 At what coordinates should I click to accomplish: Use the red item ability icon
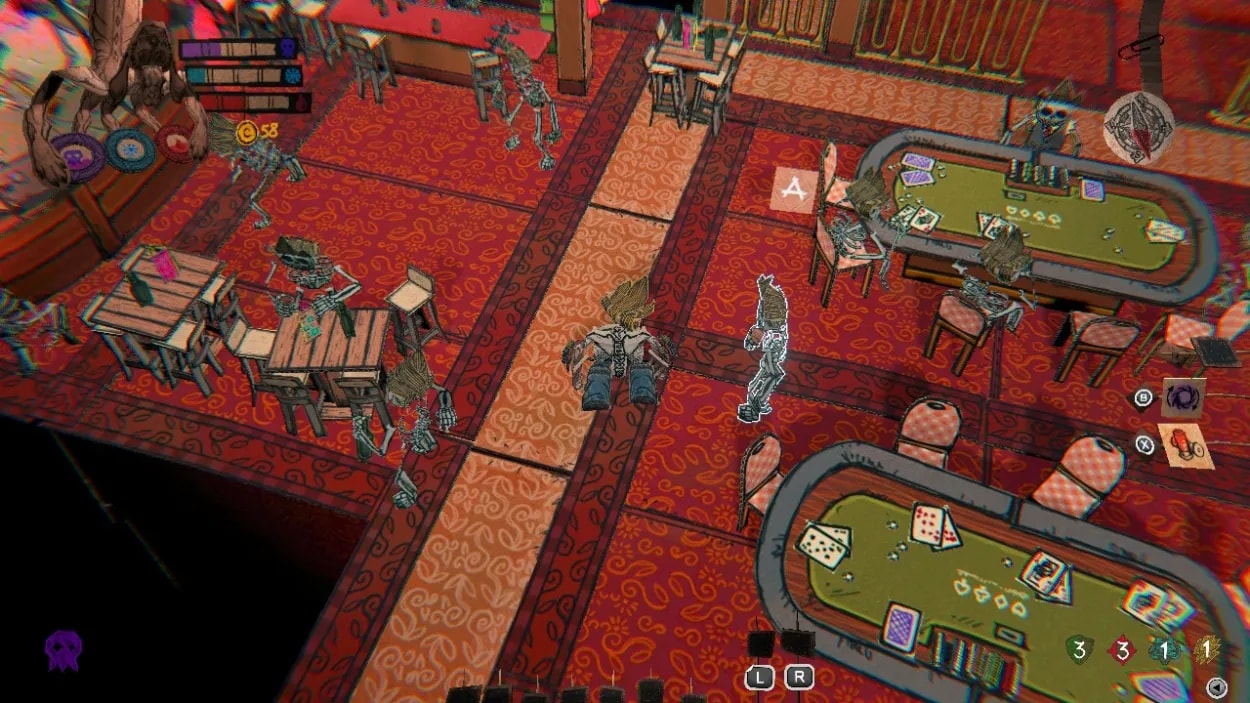(x=1186, y=446)
